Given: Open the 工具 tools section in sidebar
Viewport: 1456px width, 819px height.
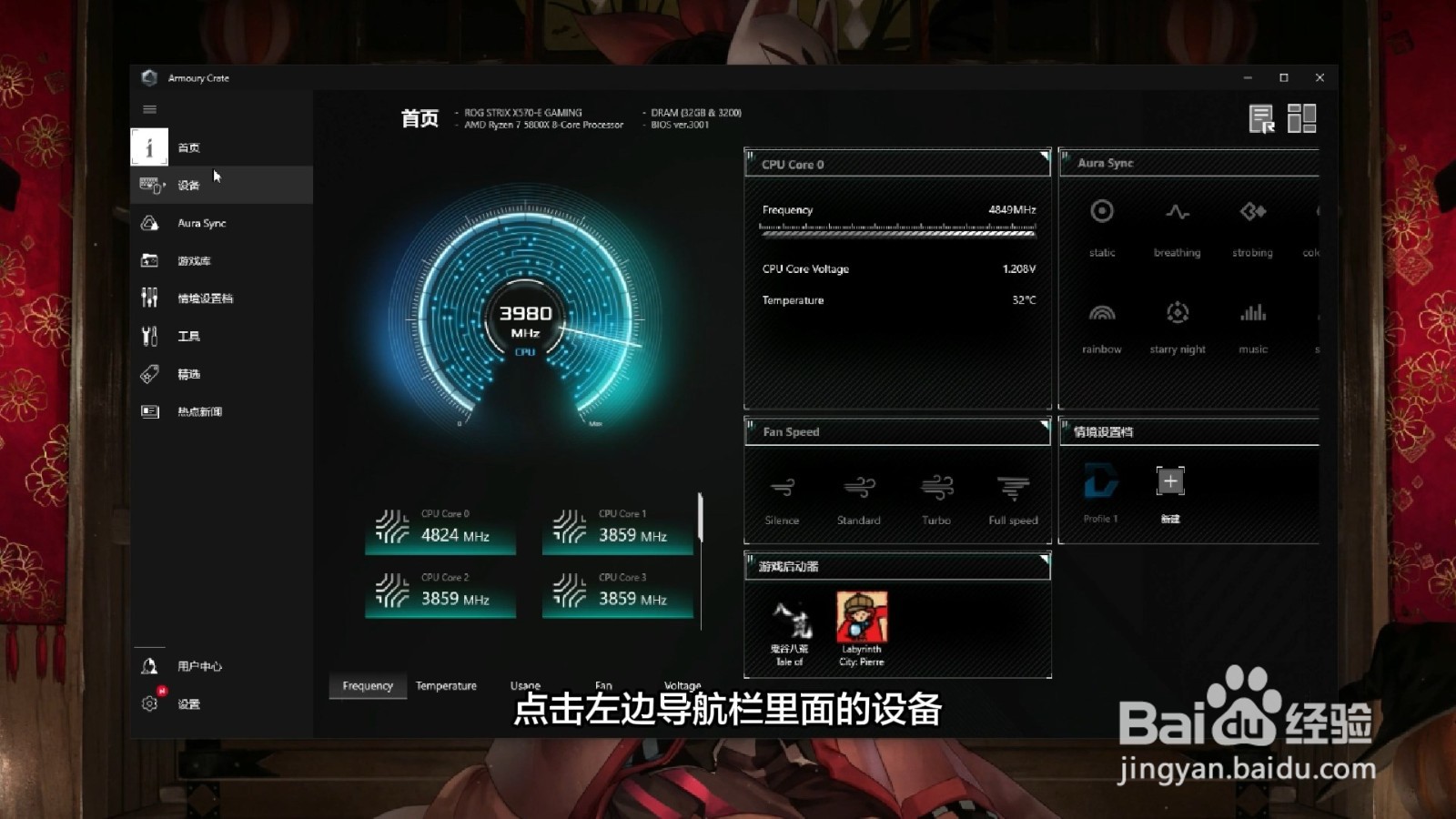Looking at the screenshot, I should pyautogui.click(x=187, y=336).
